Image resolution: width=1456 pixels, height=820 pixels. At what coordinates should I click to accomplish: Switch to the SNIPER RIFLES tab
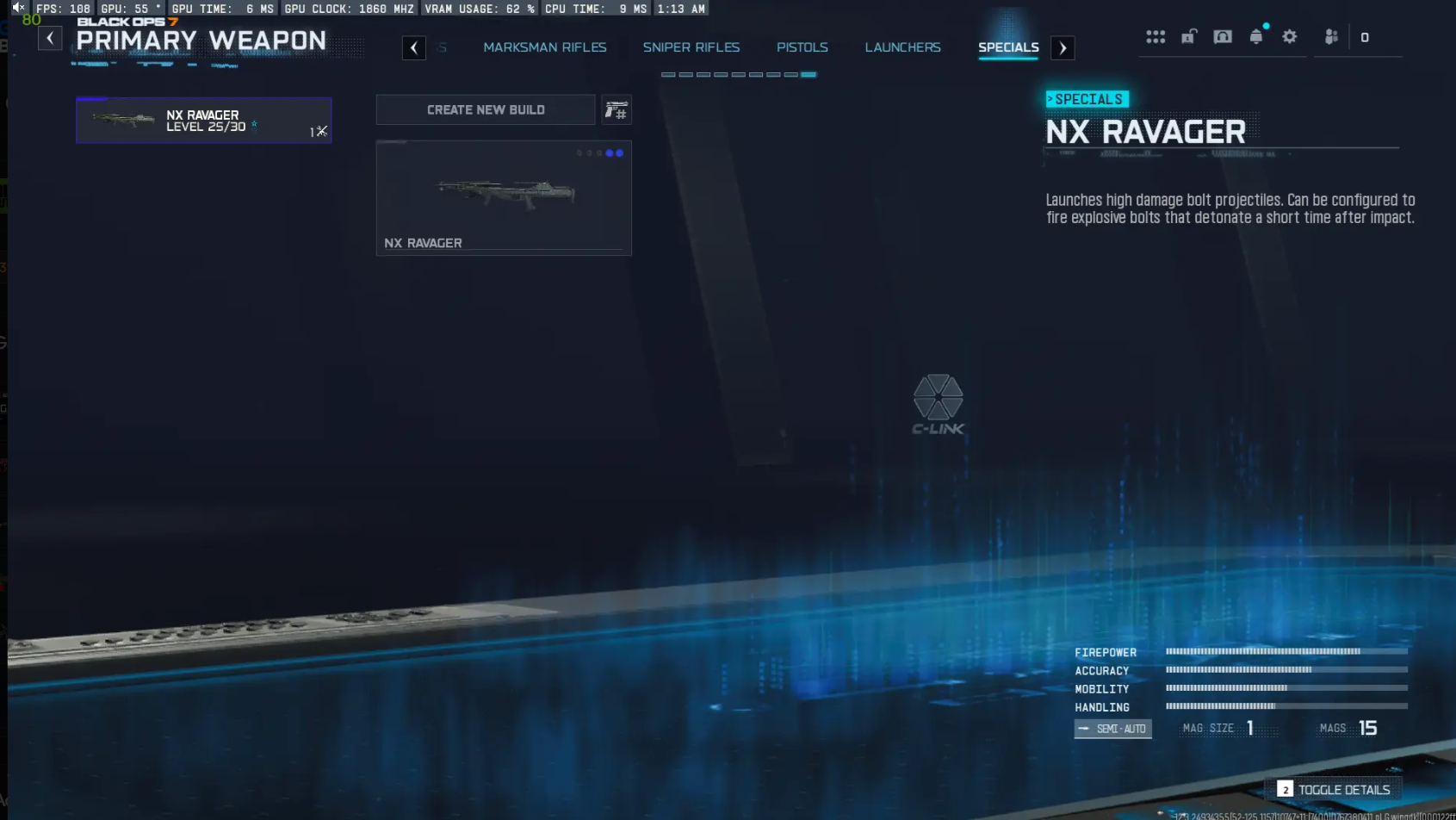click(x=691, y=47)
